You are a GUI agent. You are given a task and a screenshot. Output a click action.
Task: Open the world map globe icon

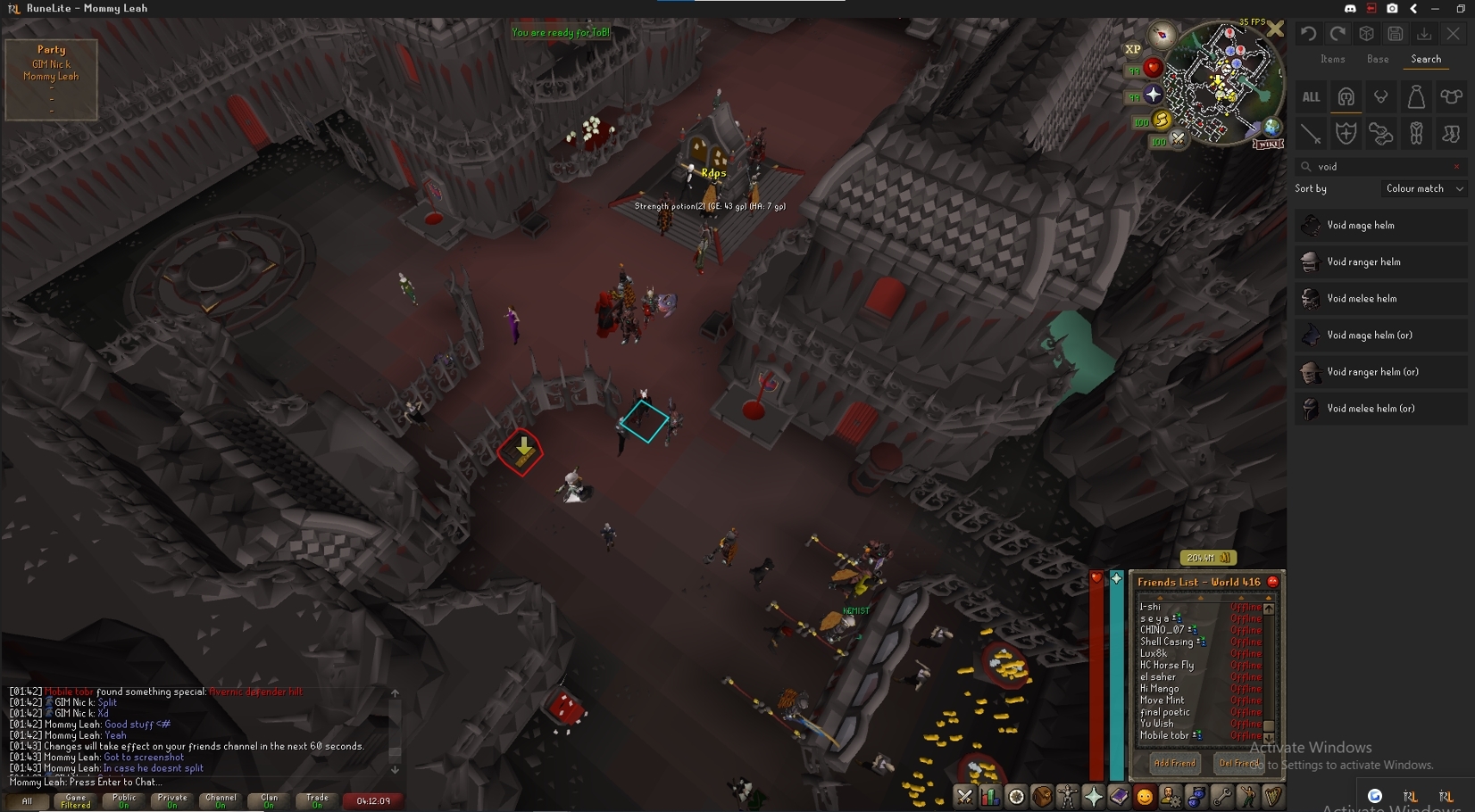[x=1271, y=128]
